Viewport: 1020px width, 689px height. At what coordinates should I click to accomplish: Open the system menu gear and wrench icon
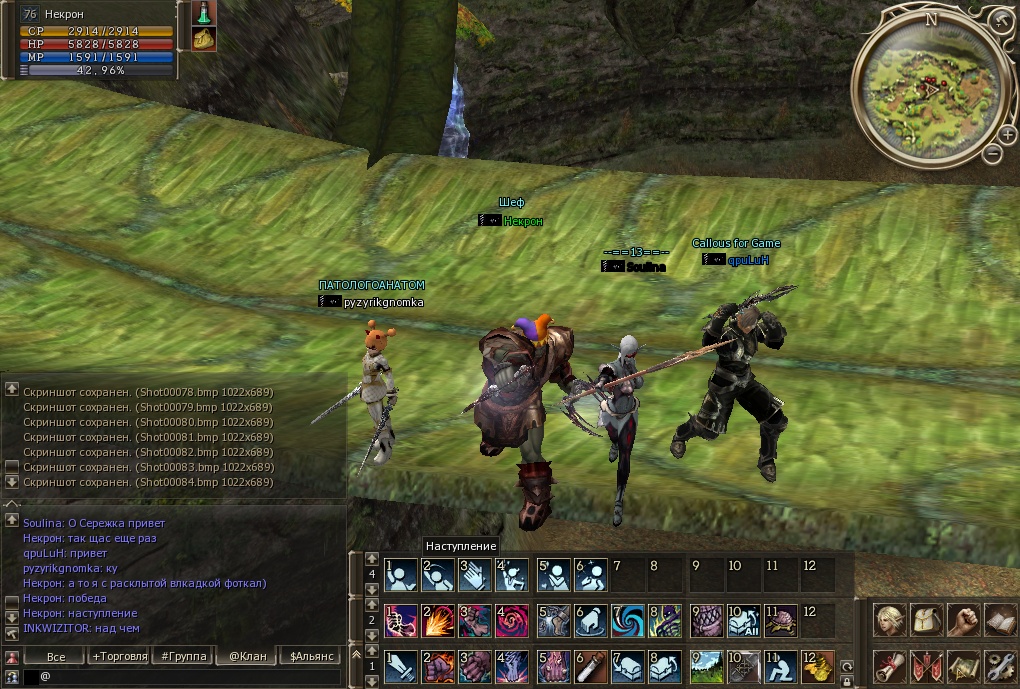999,665
